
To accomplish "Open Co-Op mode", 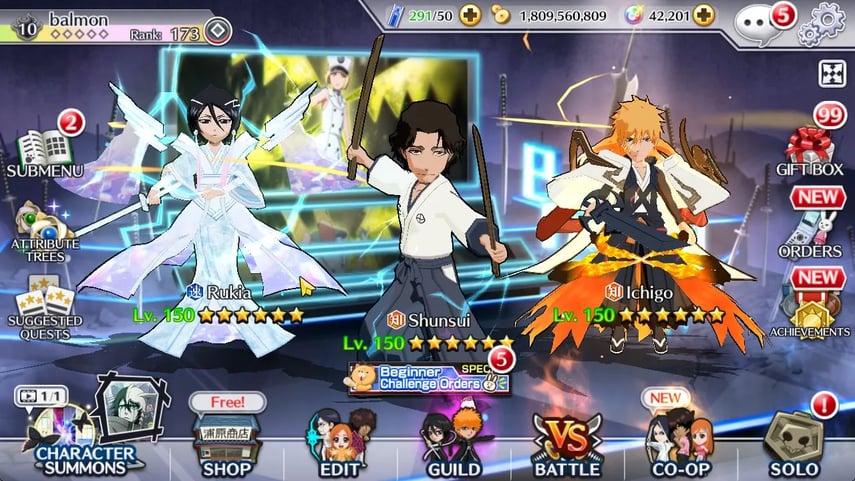I will coord(680,442).
